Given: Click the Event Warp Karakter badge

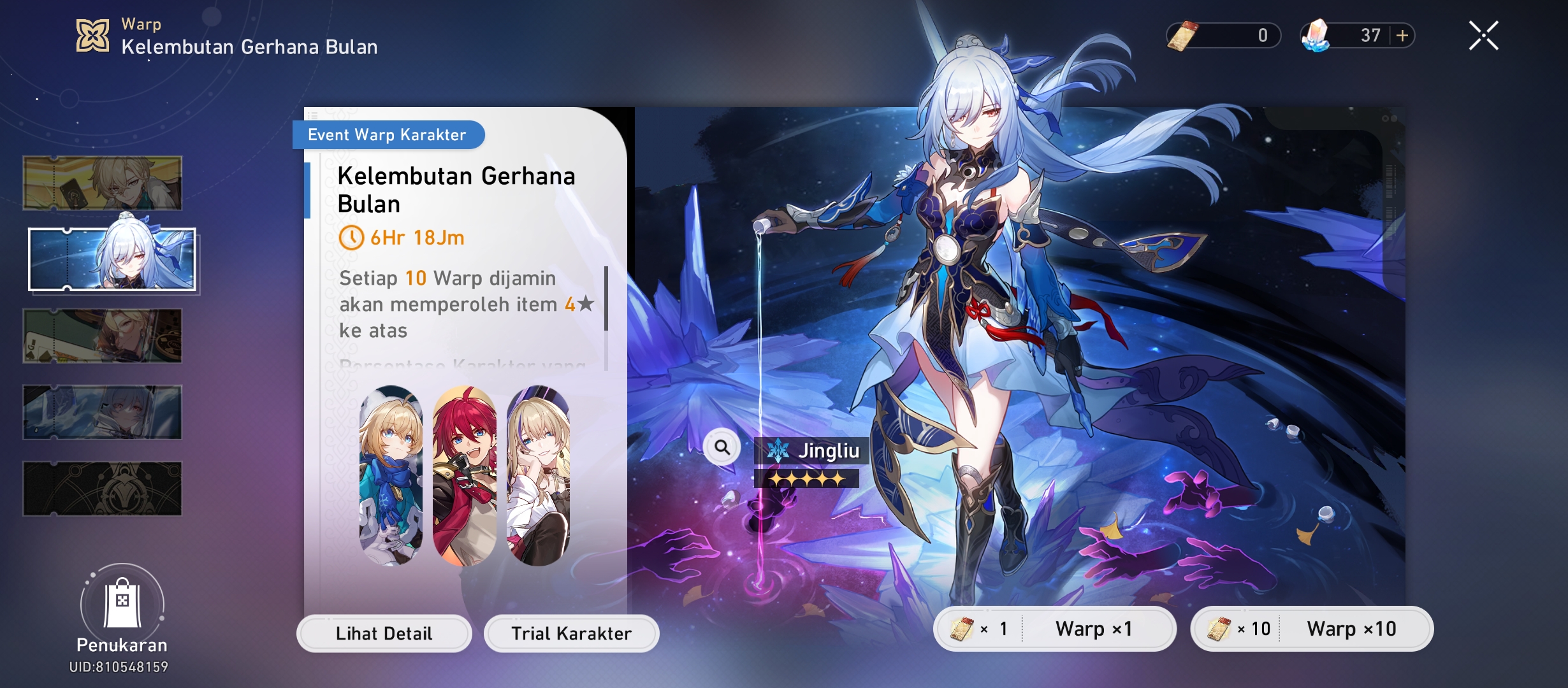Looking at the screenshot, I should [387, 134].
